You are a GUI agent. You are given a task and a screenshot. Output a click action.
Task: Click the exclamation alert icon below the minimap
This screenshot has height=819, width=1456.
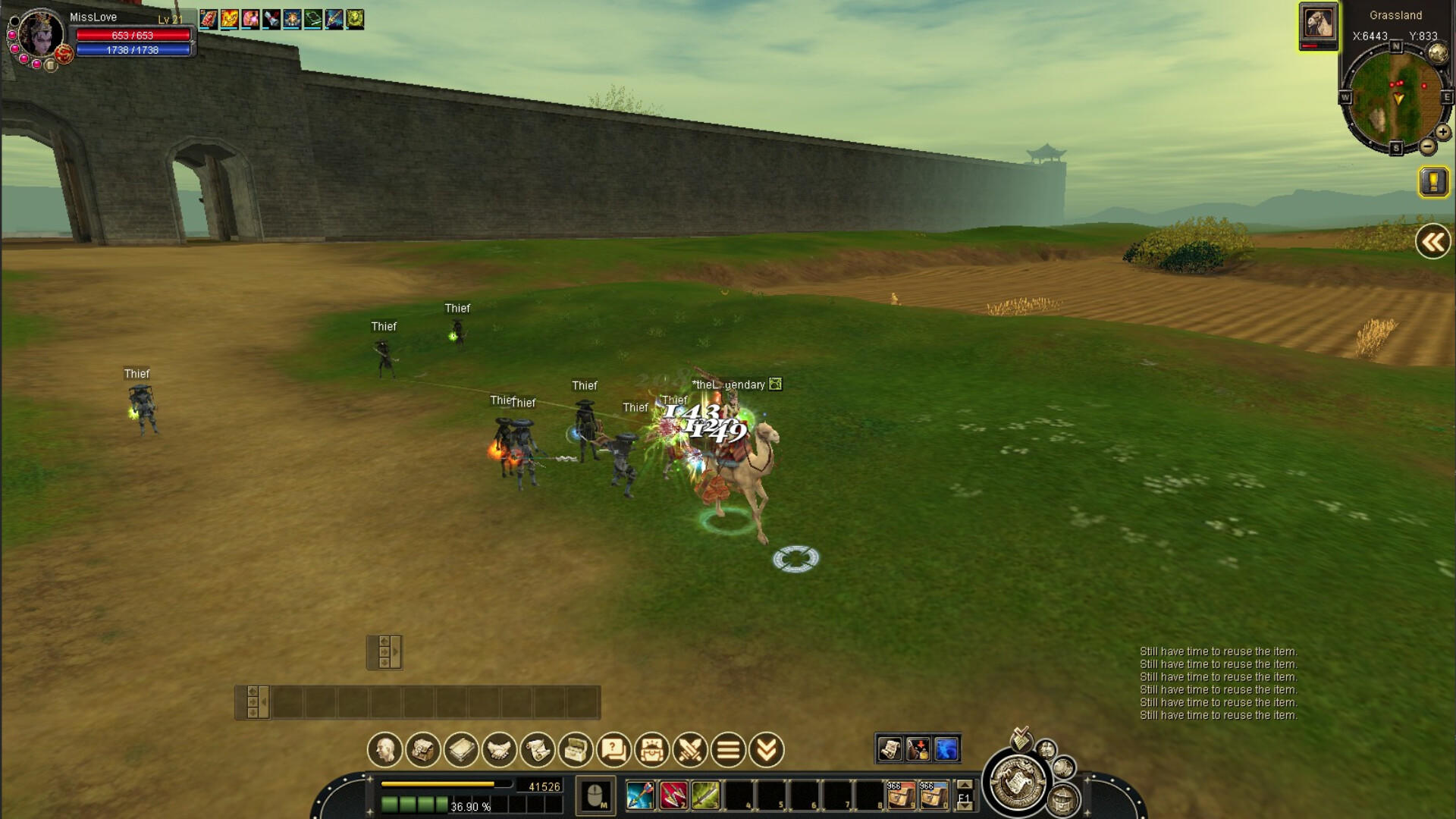click(1432, 180)
